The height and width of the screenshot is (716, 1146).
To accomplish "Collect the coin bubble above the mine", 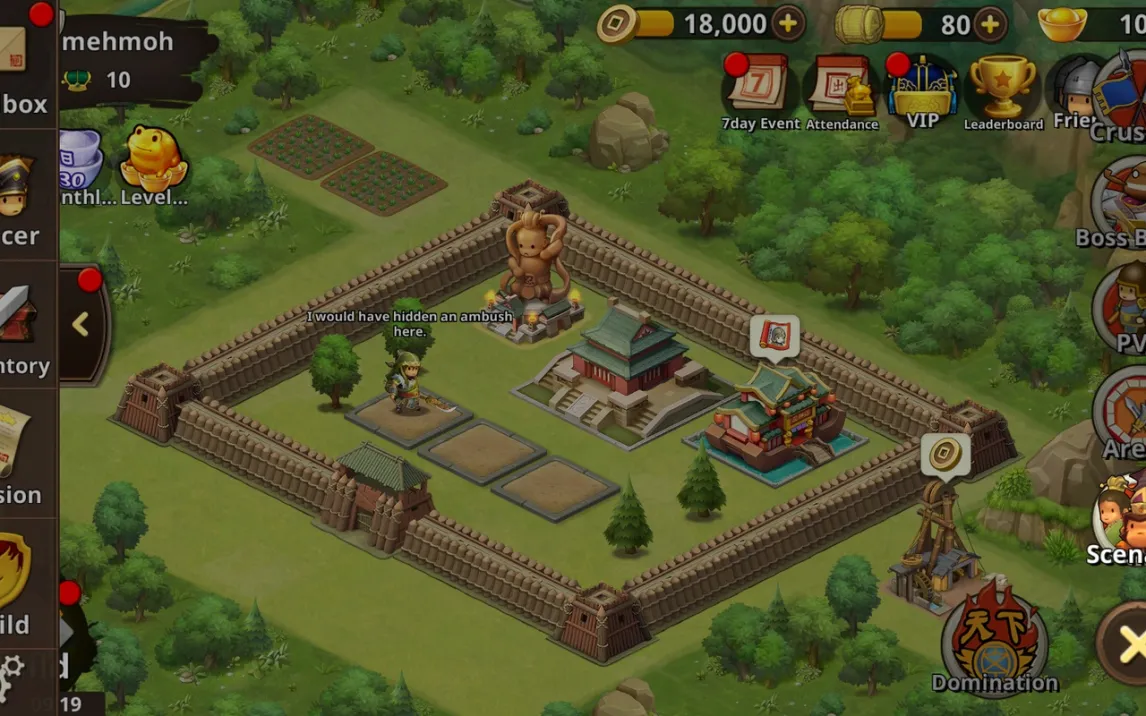I will tap(944, 455).
